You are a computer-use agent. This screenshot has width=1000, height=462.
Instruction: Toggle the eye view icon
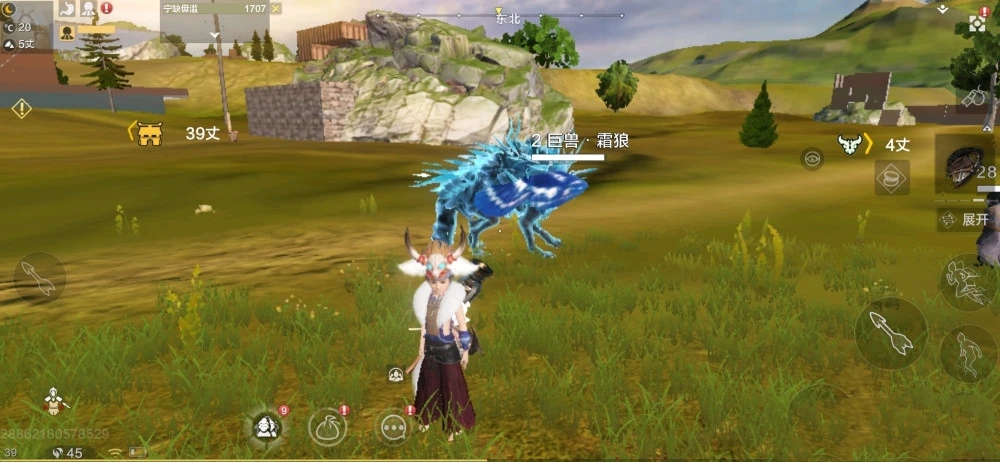click(812, 158)
